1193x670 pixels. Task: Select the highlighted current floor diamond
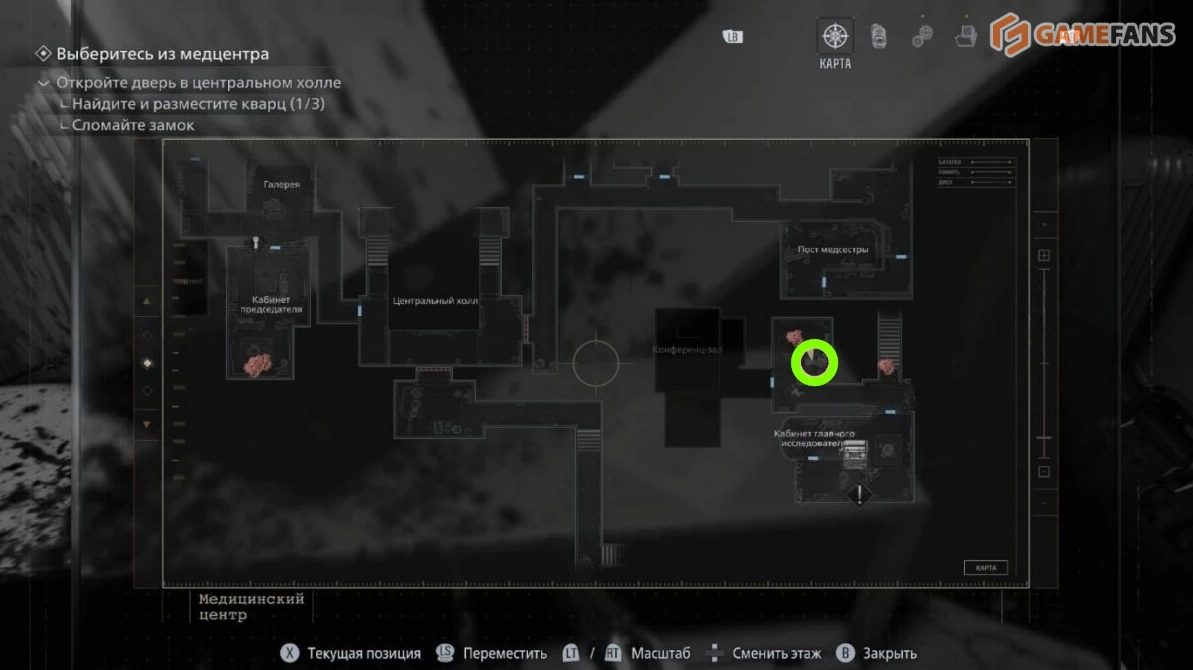coord(148,363)
